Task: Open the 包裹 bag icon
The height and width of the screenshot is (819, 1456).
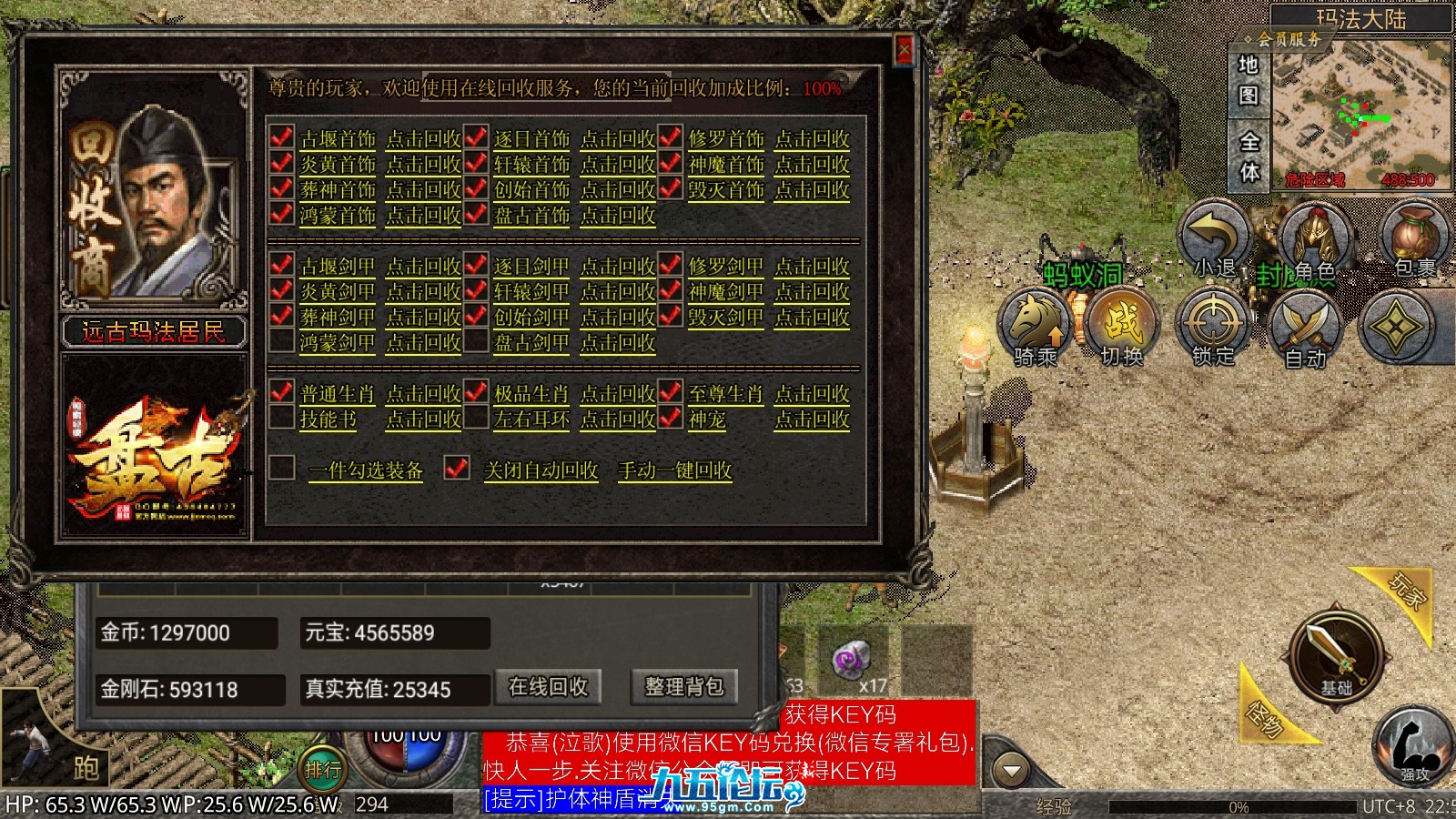Action: point(1412,239)
